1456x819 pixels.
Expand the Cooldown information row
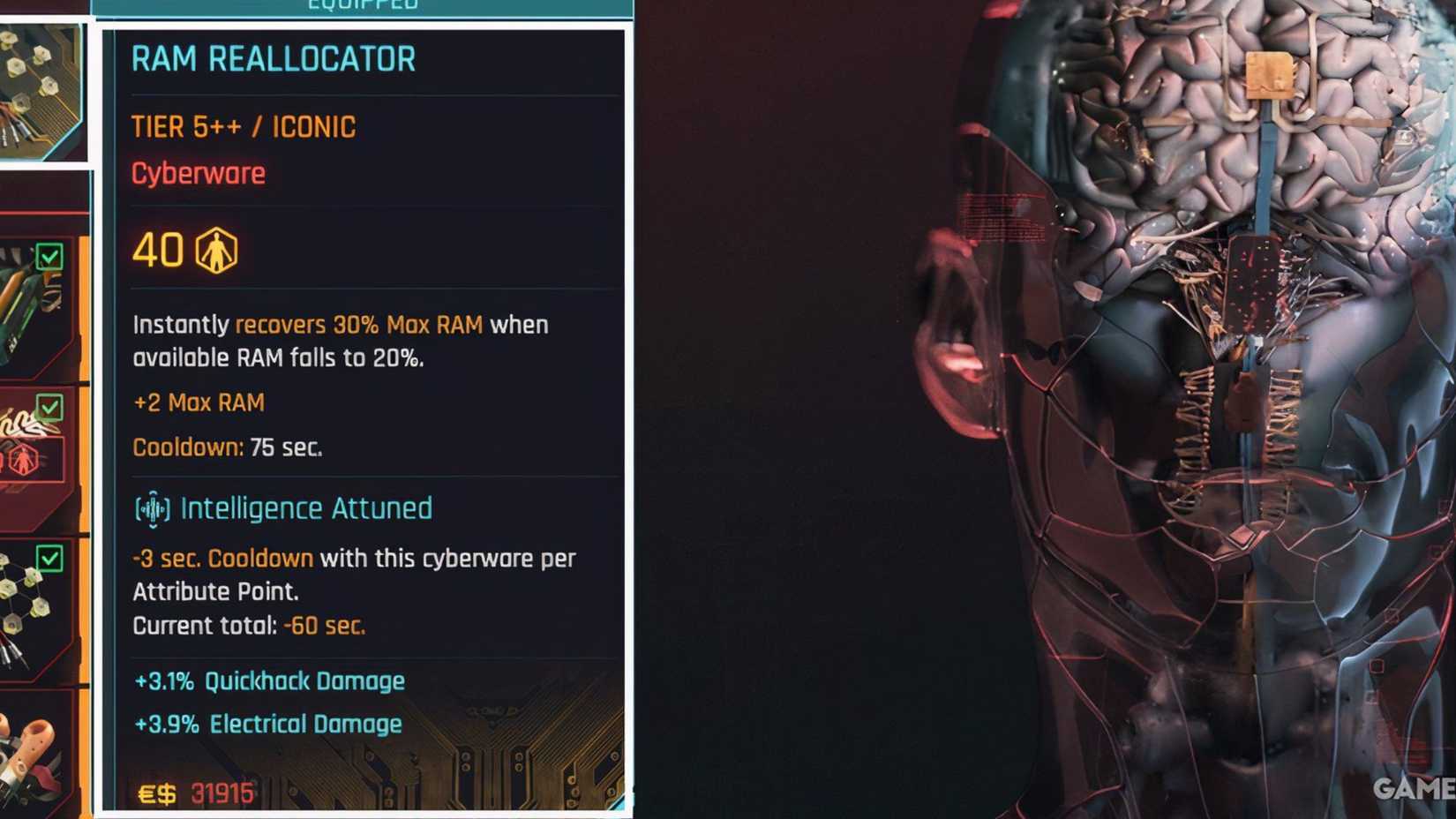[x=228, y=447]
